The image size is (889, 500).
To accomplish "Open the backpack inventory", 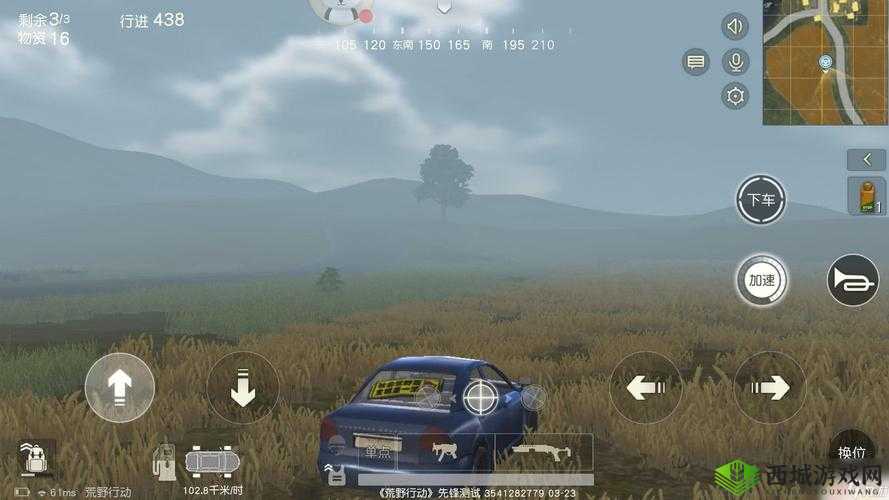I will tap(36, 459).
